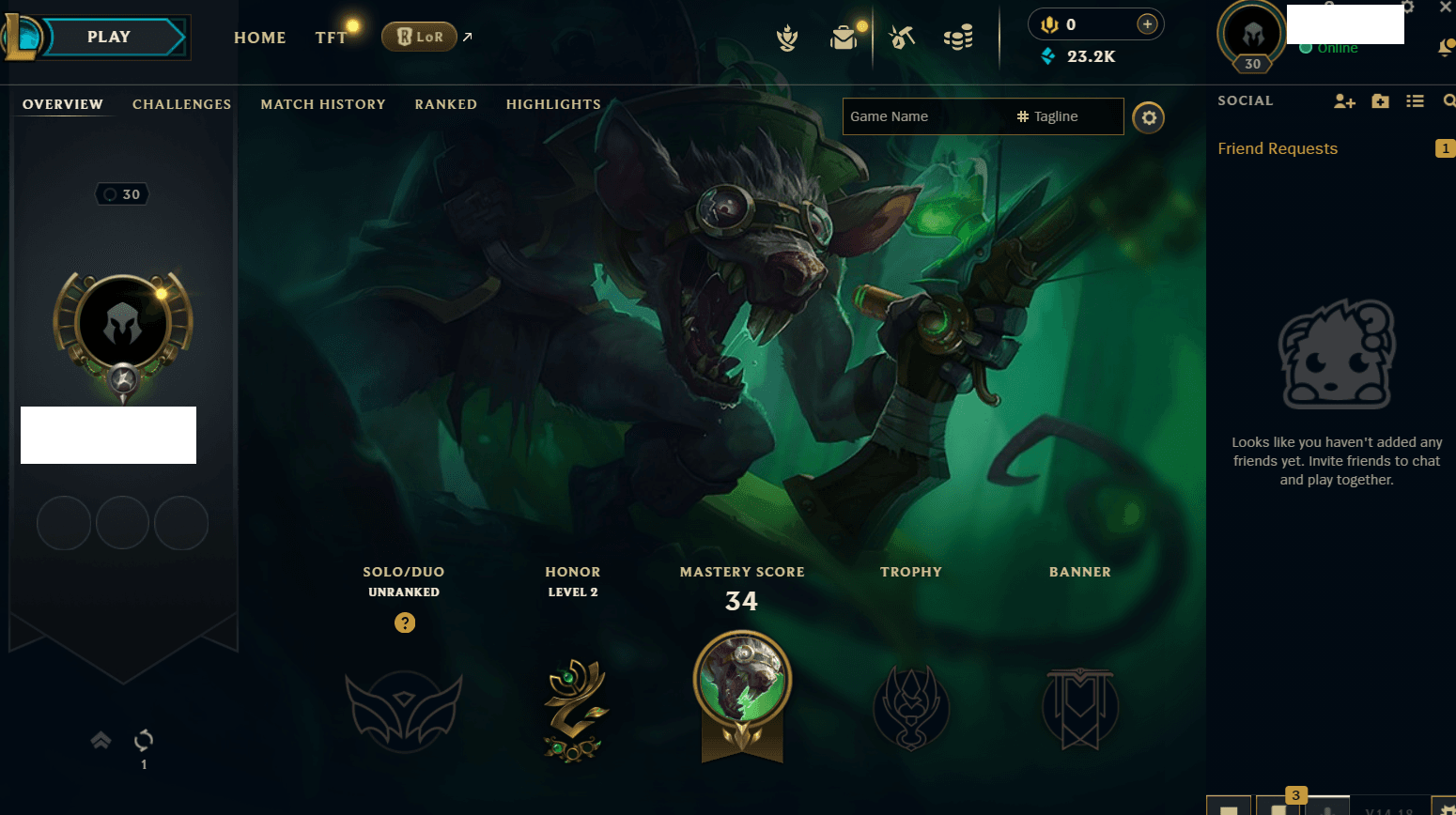
Task: Click the Game Name search field
Action: [x=925, y=116]
